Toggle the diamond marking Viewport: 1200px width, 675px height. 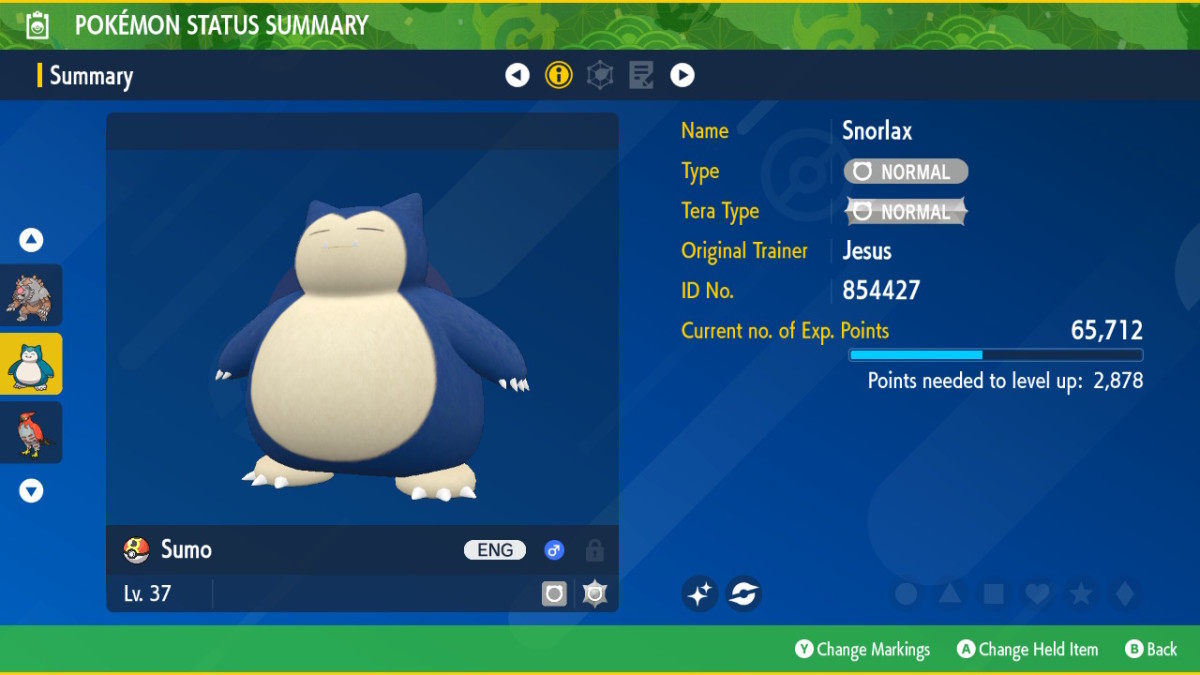(1125, 594)
